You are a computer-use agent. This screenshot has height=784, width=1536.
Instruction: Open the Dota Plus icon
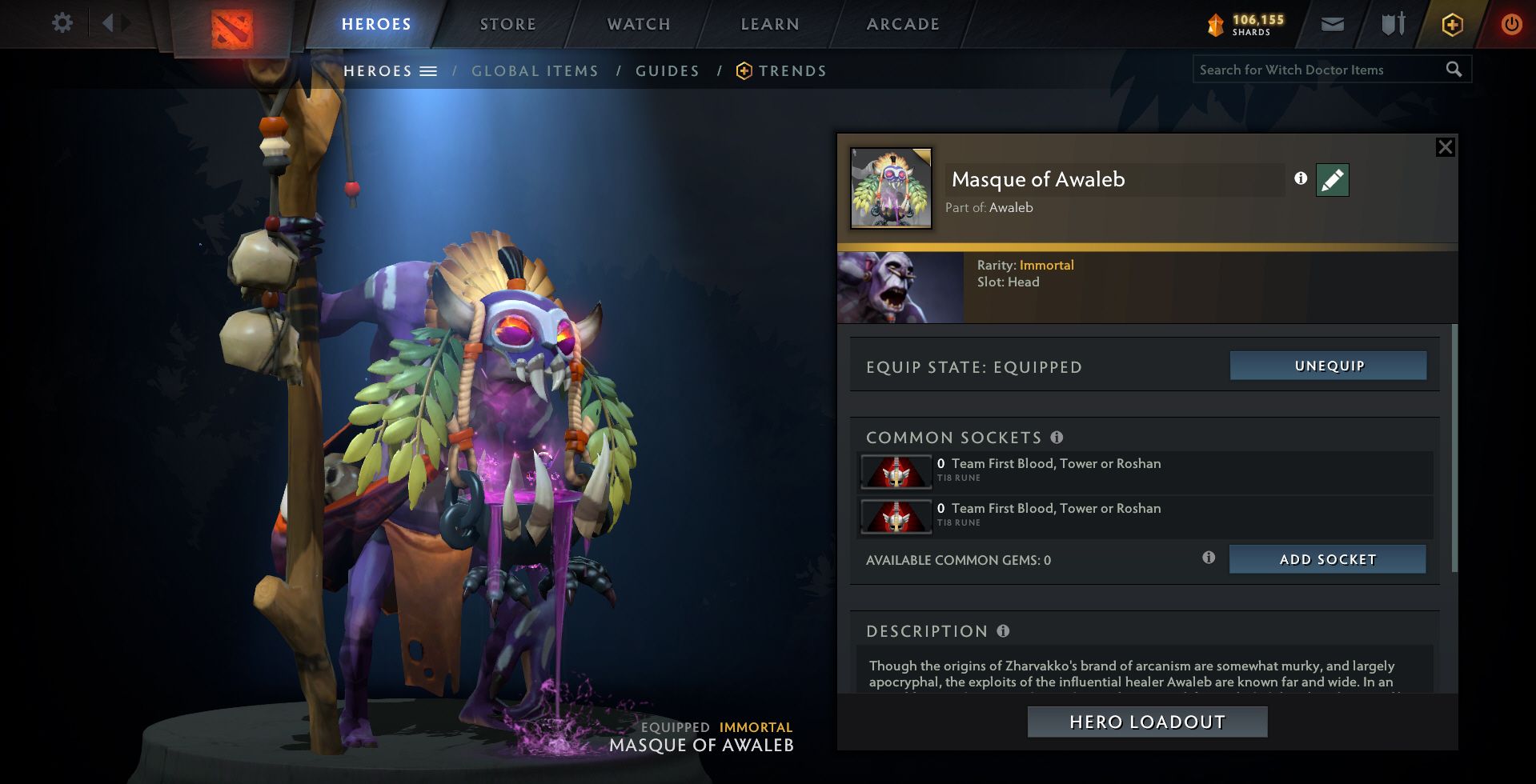1451,24
